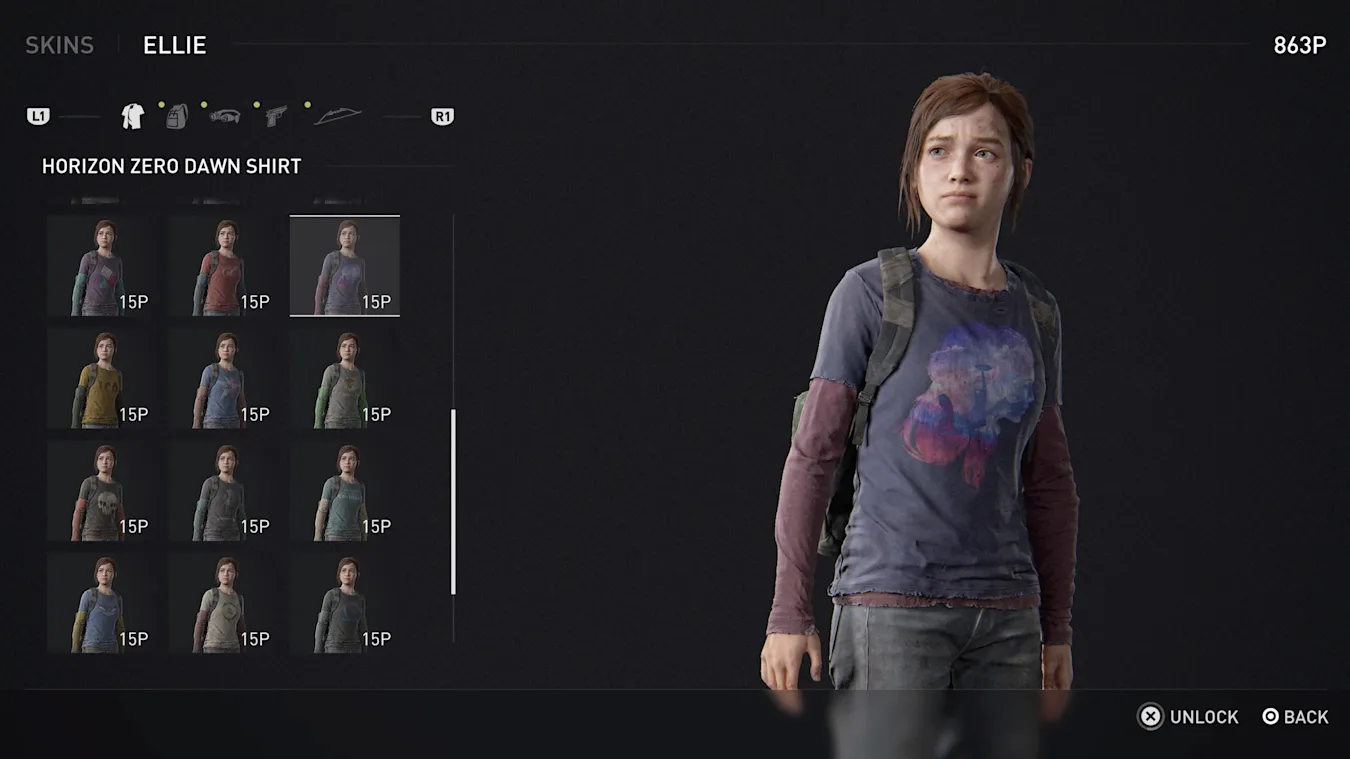Click the Back button
The width and height of the screenshot is (1350, 759).
(1296, 717)
